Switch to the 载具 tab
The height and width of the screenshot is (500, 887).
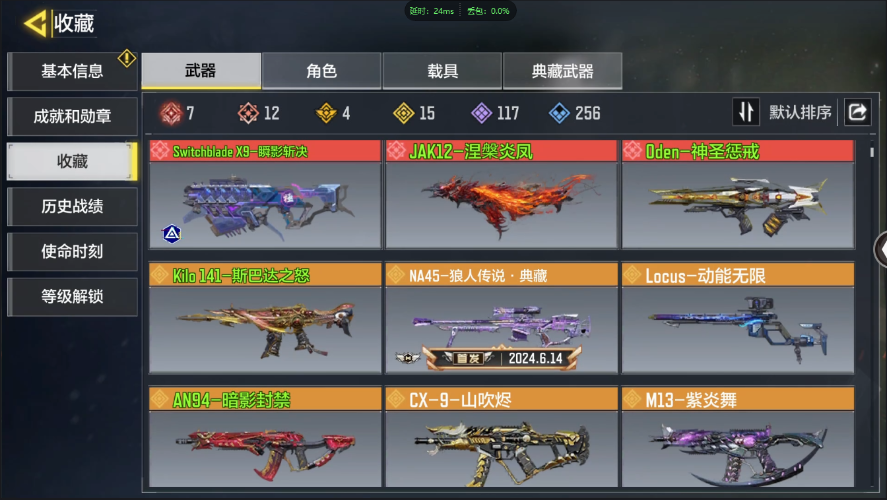[441, 71]
